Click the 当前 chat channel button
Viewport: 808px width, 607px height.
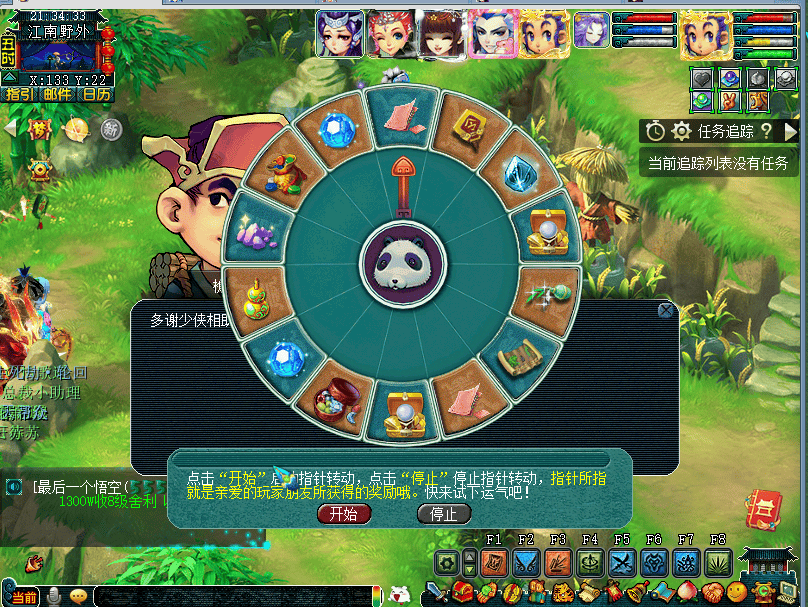coord(25,597)
